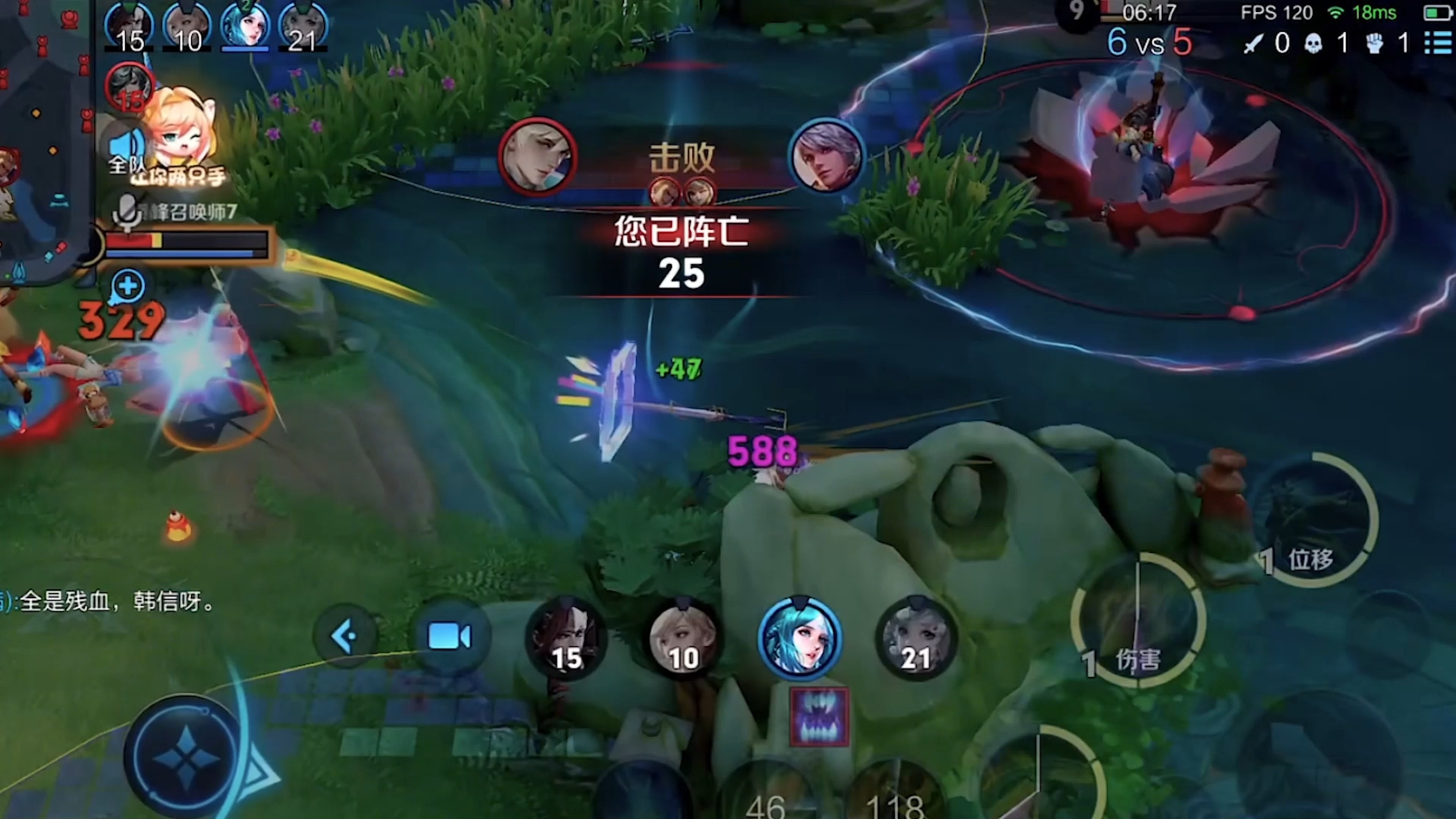Click the purple fangs icon
Screen dimensions: 1456x819
(x=819, y=717)
